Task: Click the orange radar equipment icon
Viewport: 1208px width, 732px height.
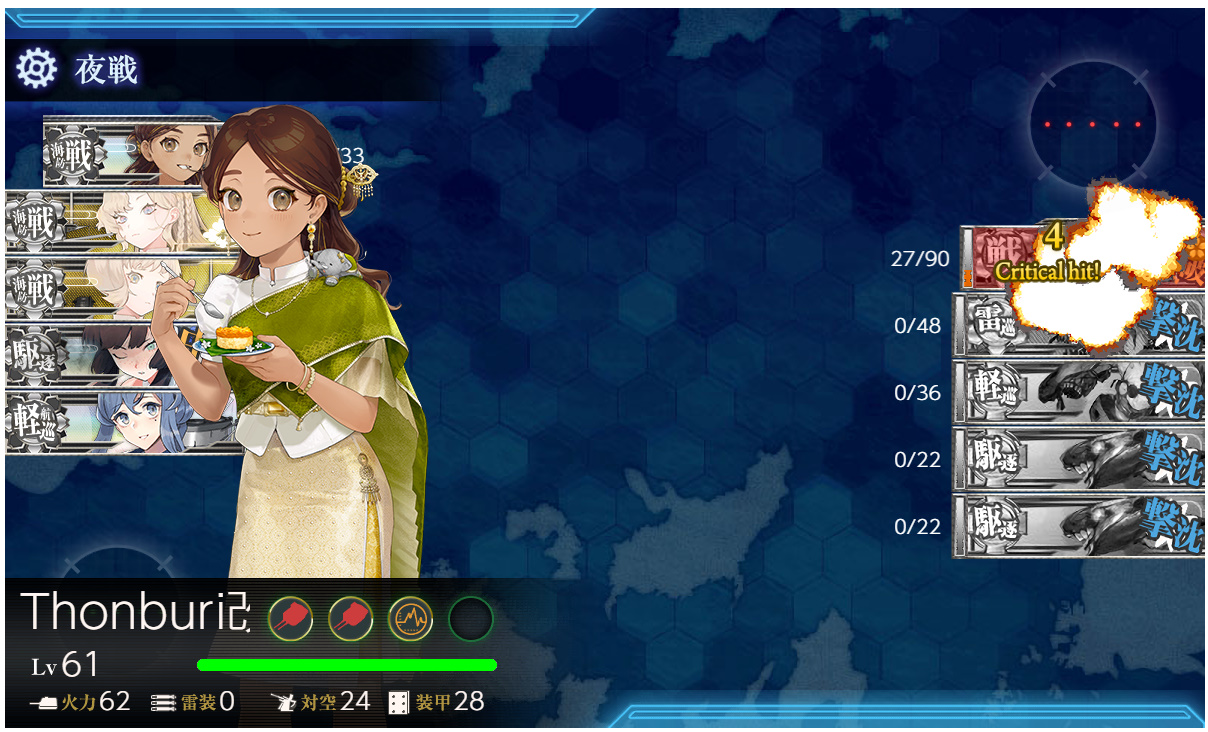Action: 410,620
